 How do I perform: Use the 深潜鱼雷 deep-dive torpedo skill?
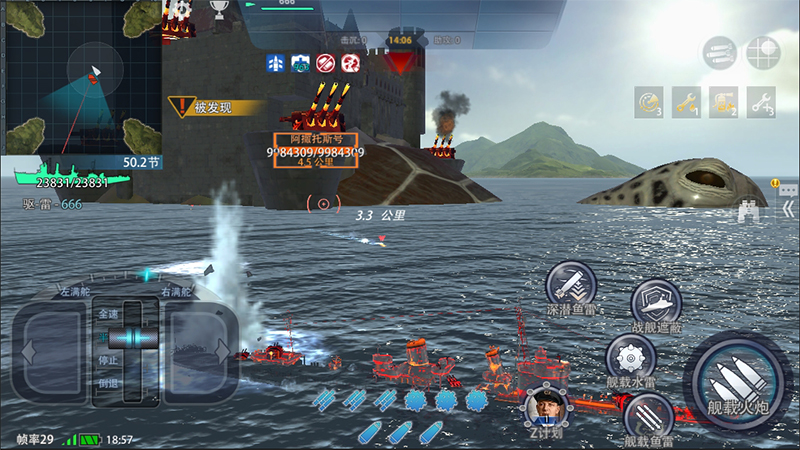coord(570,284)
